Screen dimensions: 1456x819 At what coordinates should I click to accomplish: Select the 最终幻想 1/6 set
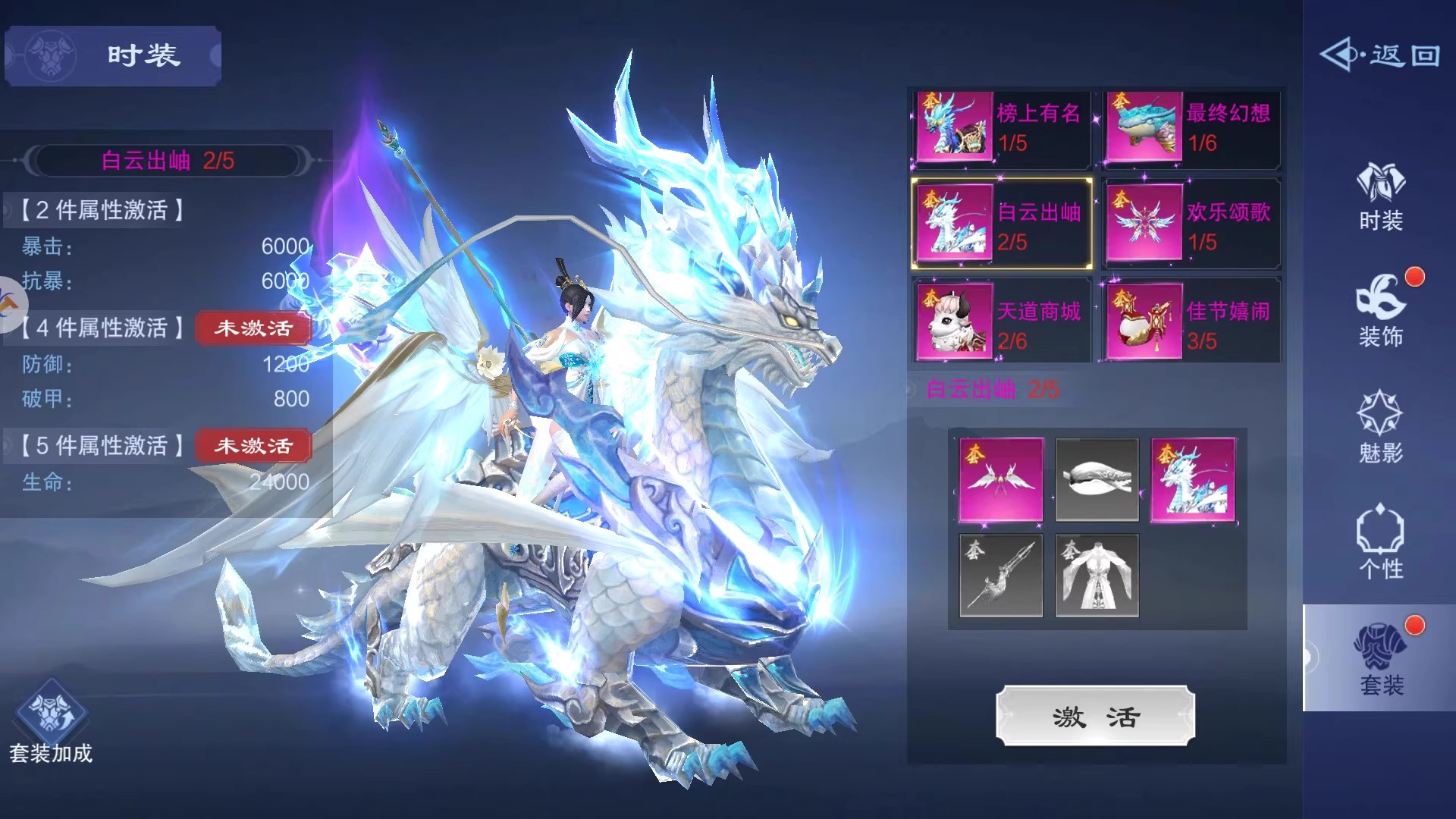(x=1191, y=127)
